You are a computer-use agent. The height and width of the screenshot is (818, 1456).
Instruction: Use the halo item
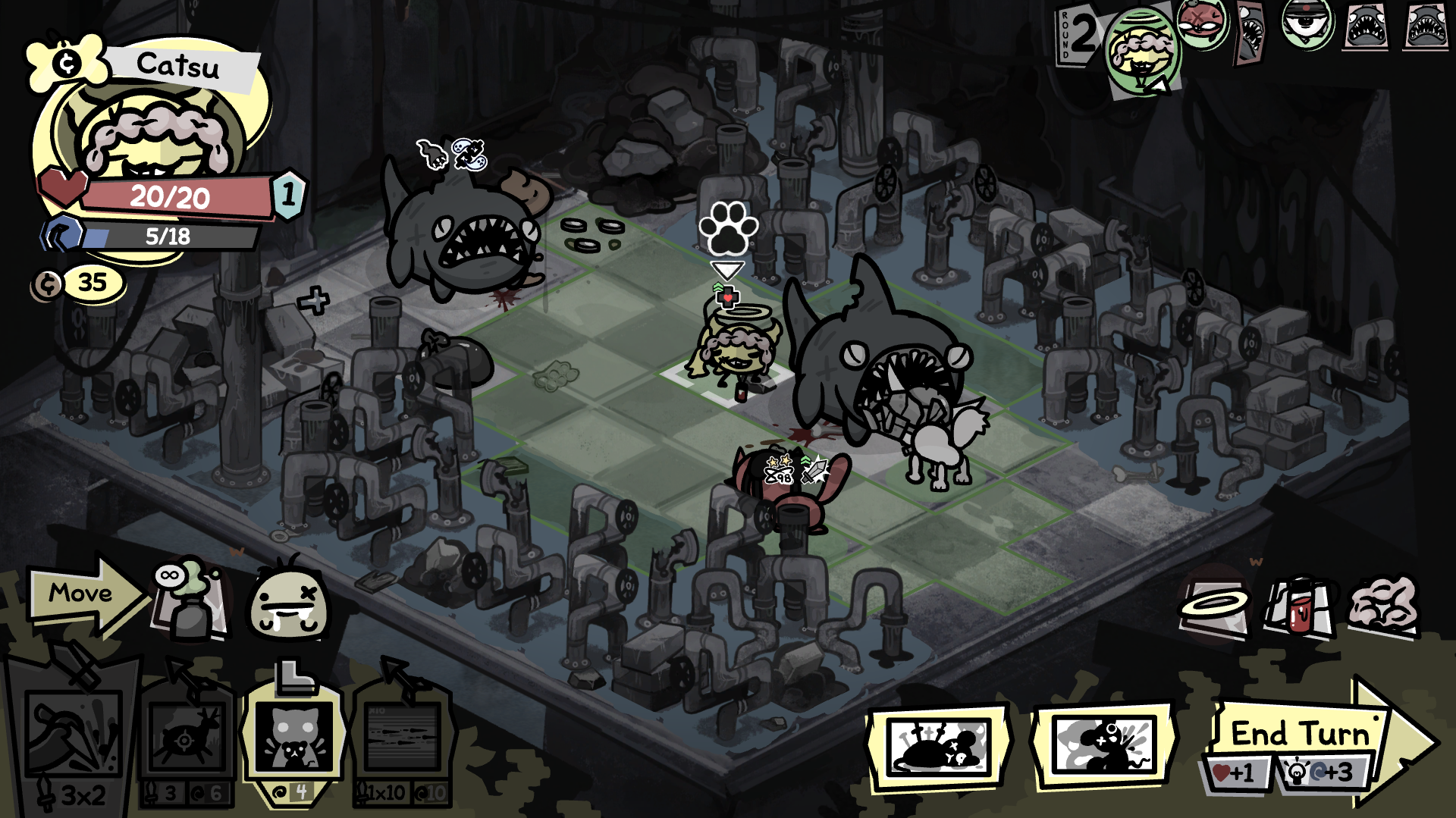(x=1215, y=607)
